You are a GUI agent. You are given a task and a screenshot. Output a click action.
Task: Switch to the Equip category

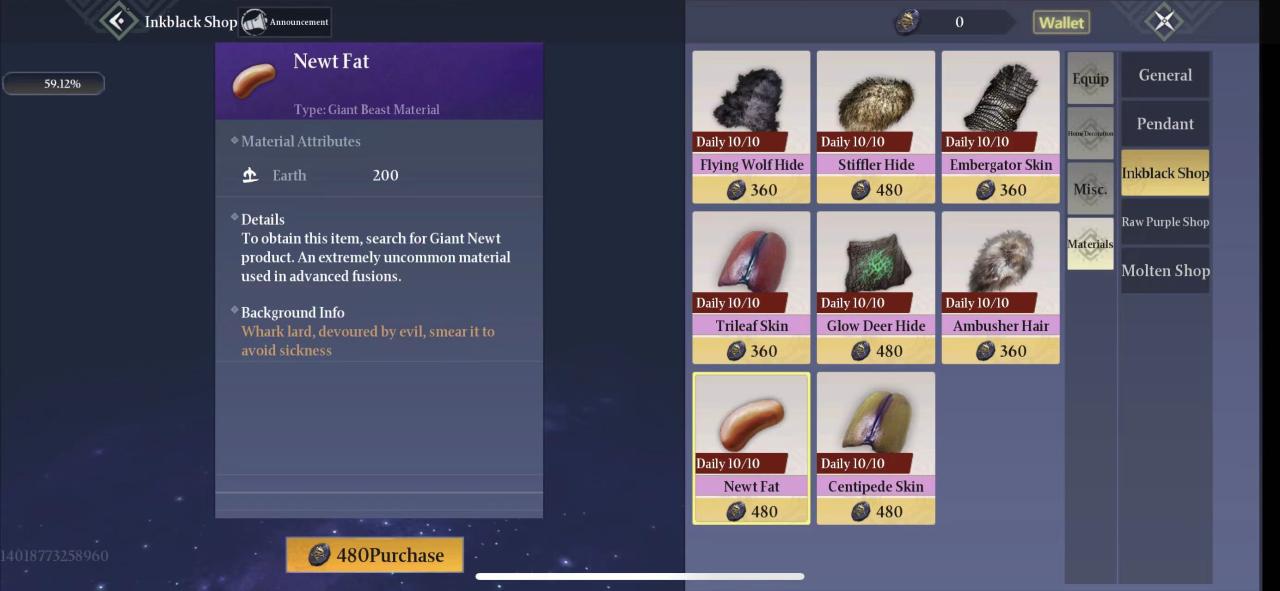pyautogui.click(x=1090, y=79)
